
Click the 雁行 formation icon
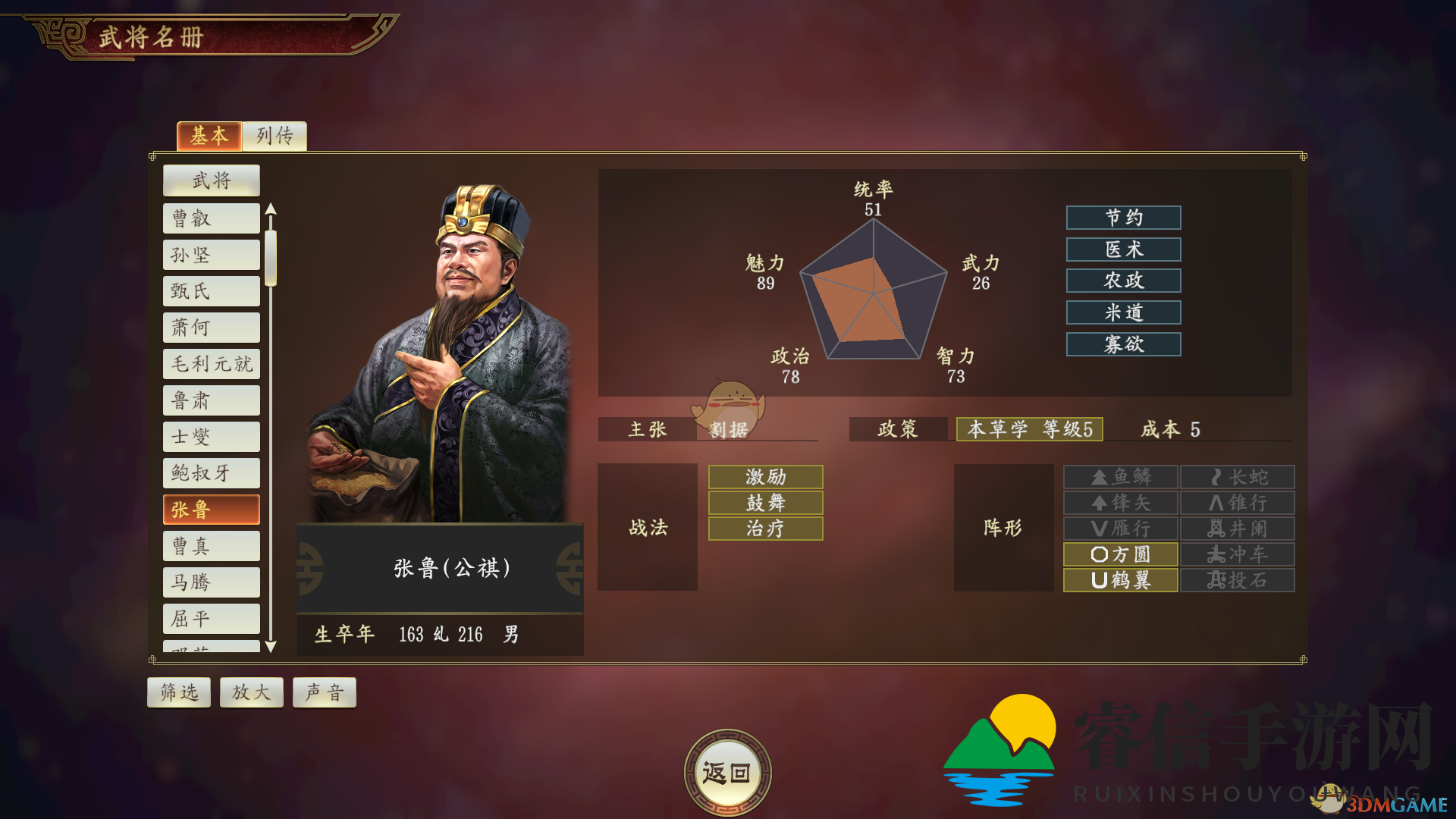[1119, 528]
